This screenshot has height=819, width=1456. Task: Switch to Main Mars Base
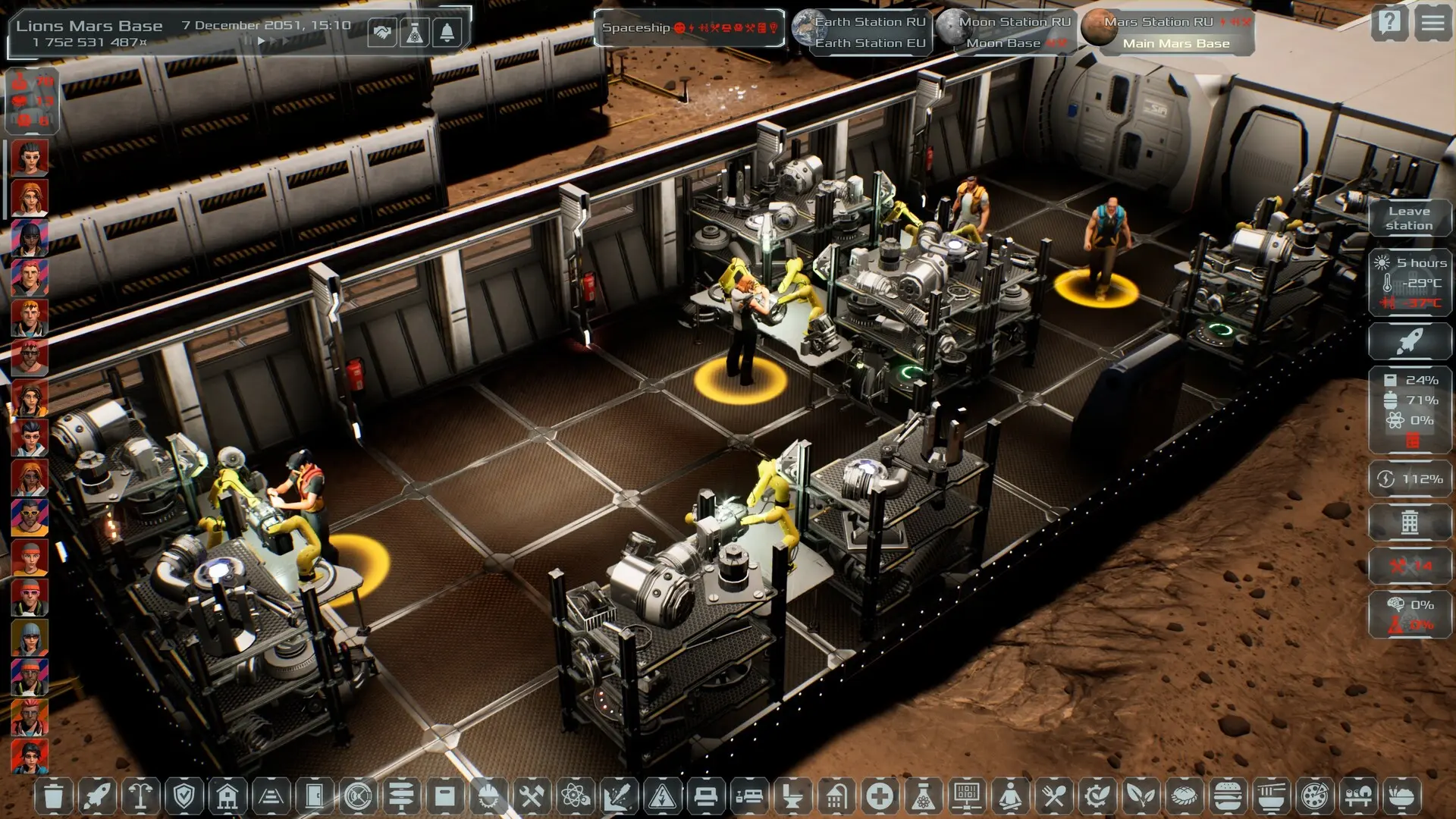[1175, 43]
